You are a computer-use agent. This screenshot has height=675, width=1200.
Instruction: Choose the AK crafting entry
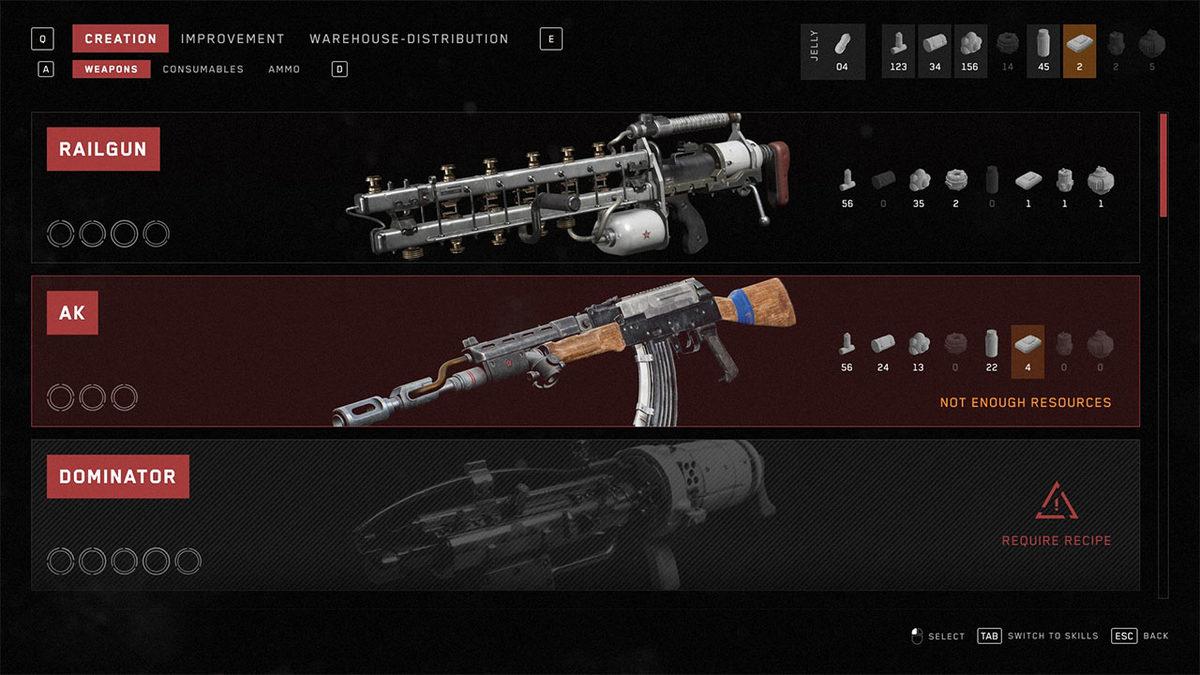pos(585,351)
